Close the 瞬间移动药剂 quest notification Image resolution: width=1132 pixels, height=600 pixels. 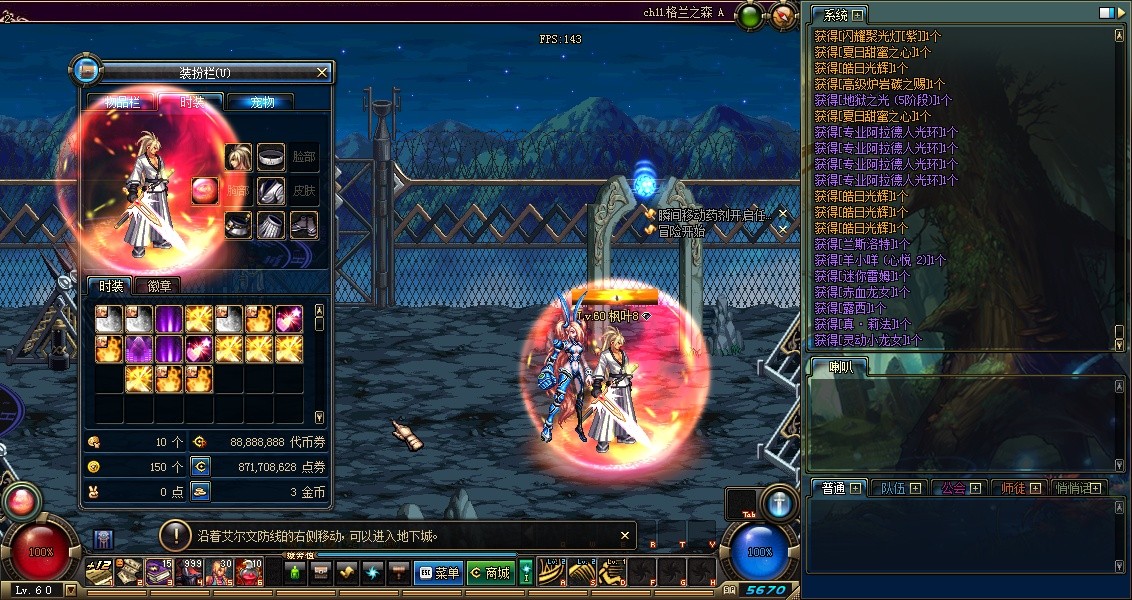(x=783, y=214)
